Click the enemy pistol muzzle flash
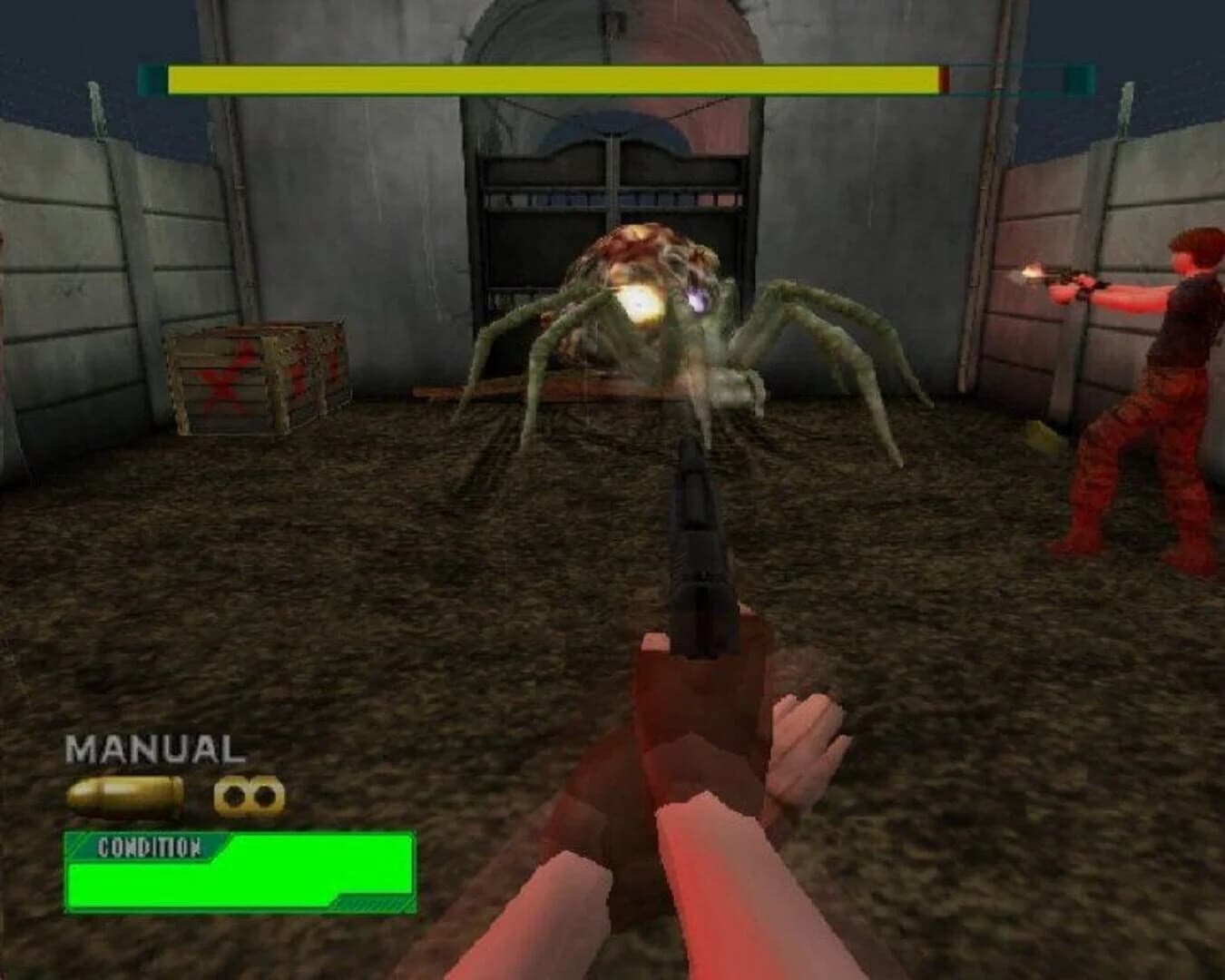The height and width of the screenshot is (980, 1225). pos(1032,272)
